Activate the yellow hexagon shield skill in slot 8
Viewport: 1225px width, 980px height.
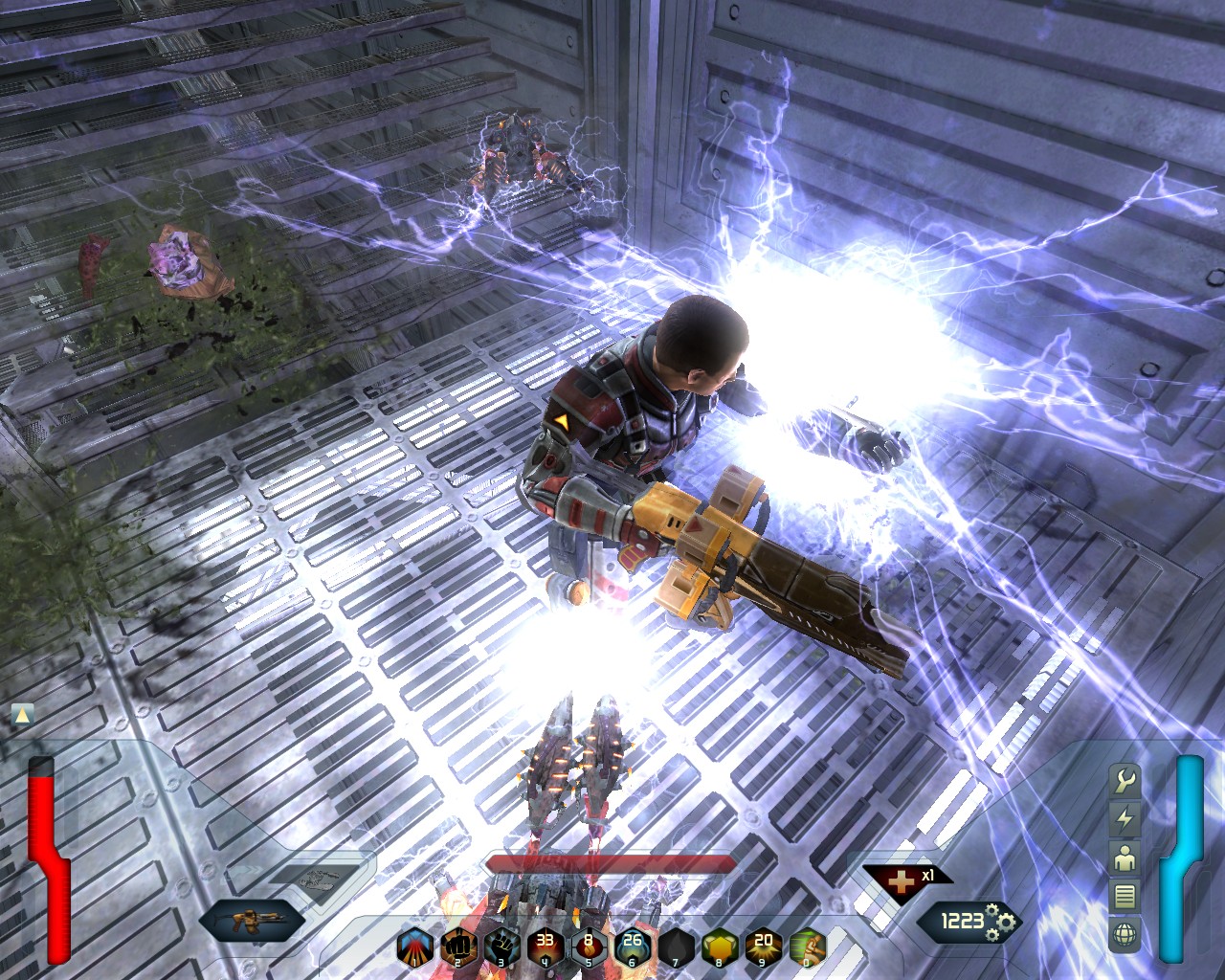pyautogui.click(x=720, y=947)
